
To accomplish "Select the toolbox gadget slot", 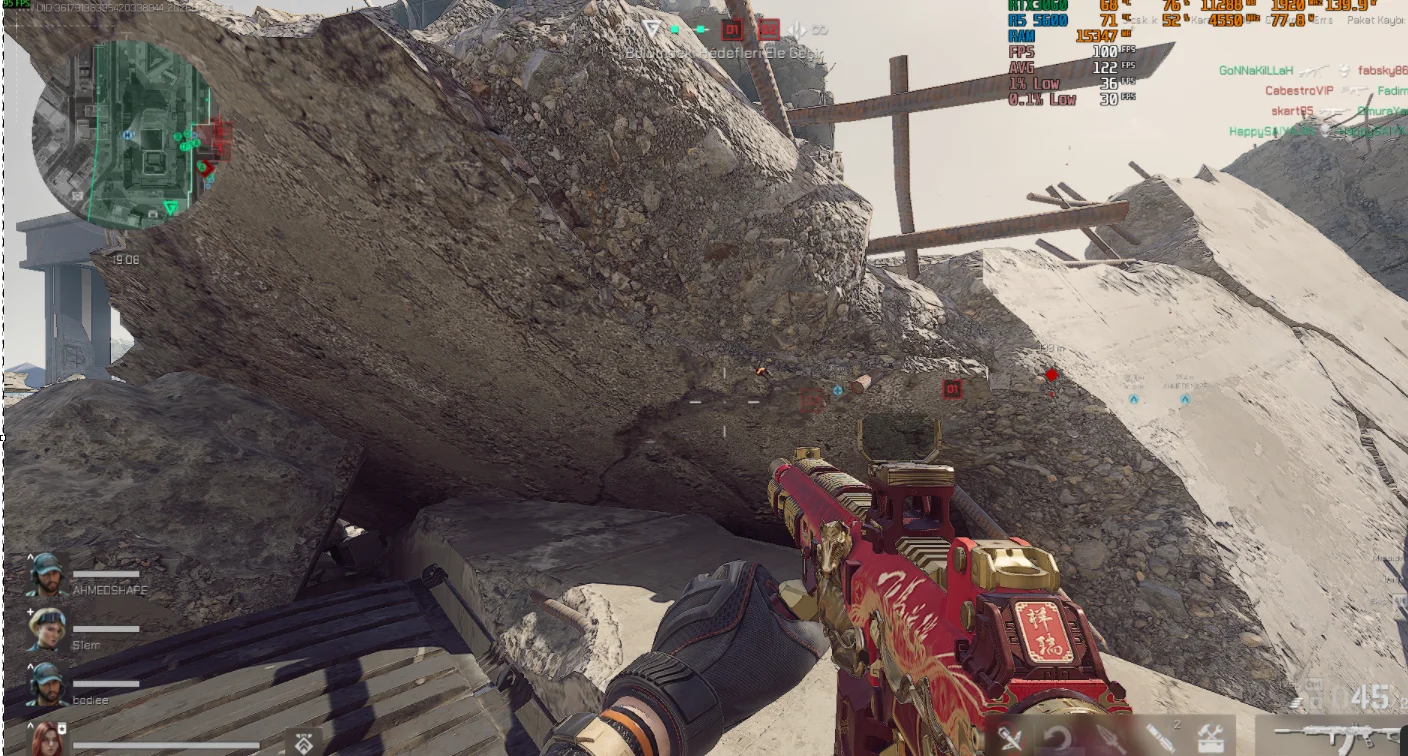I will 1211,738.
